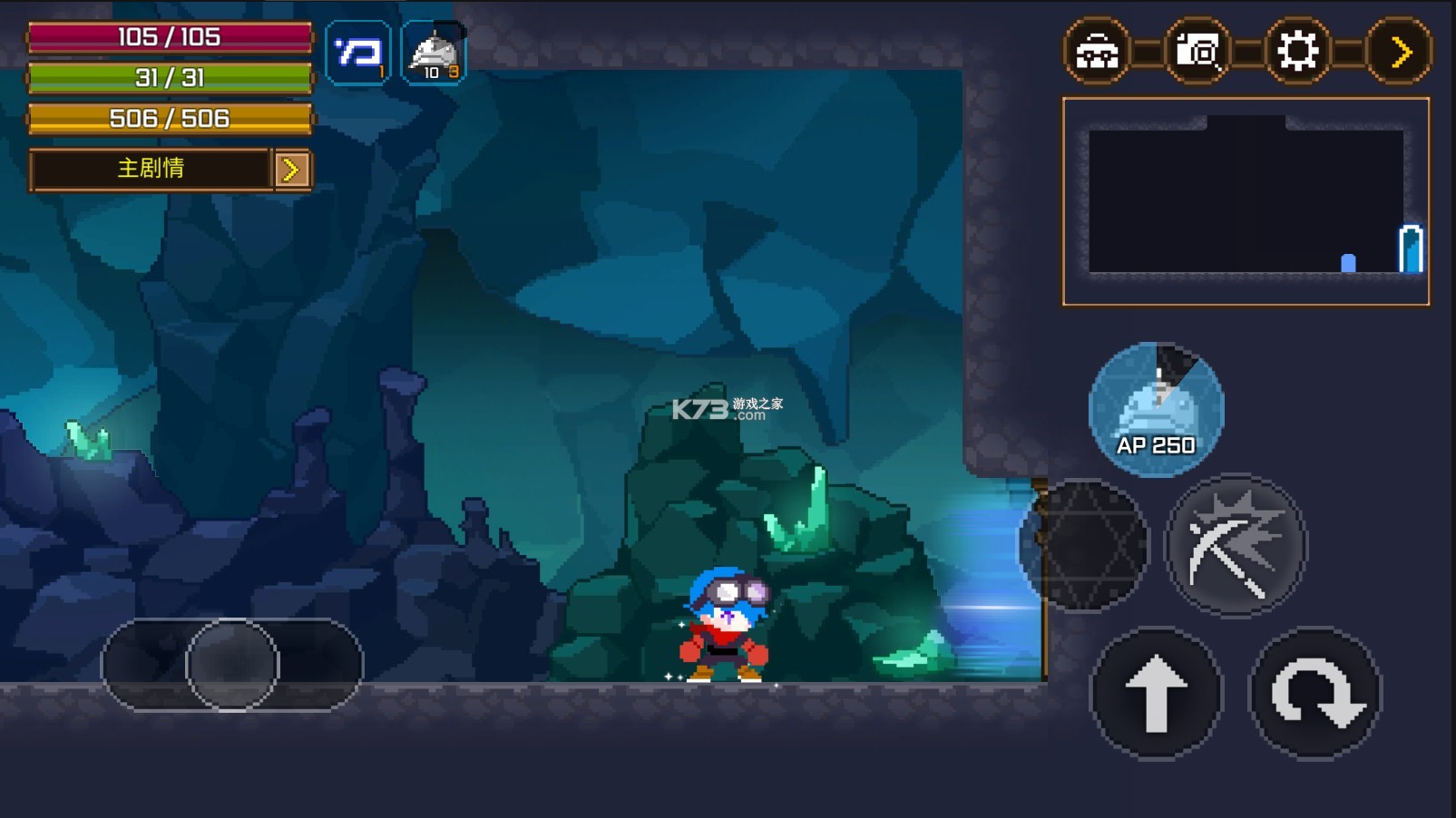Screen dimensions: 1456x818
Task: Activate the AP 250 bell skill
Action: pos(1156,409)
